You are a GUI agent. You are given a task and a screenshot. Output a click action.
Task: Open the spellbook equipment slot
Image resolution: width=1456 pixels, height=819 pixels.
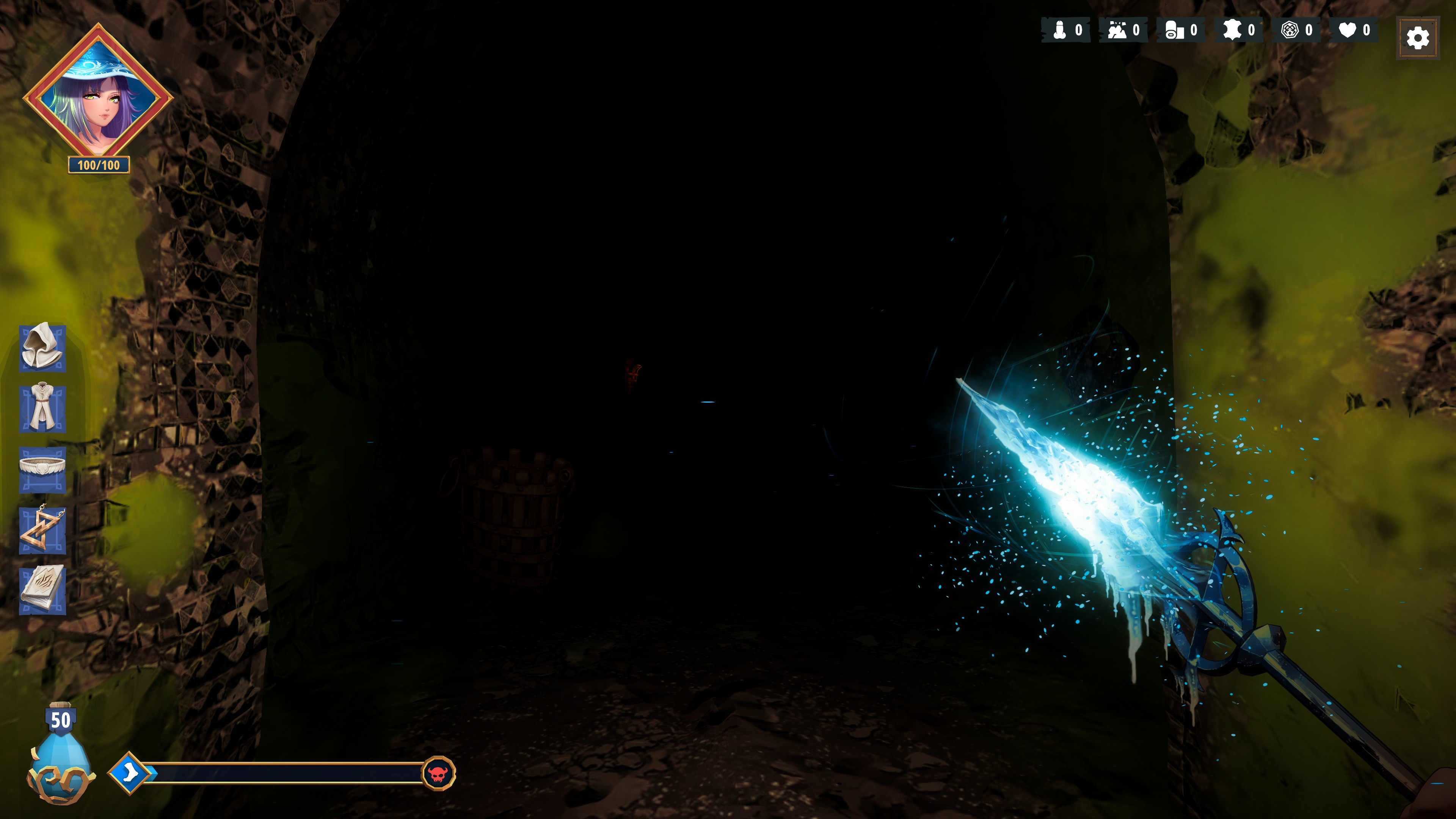[42, 590]
